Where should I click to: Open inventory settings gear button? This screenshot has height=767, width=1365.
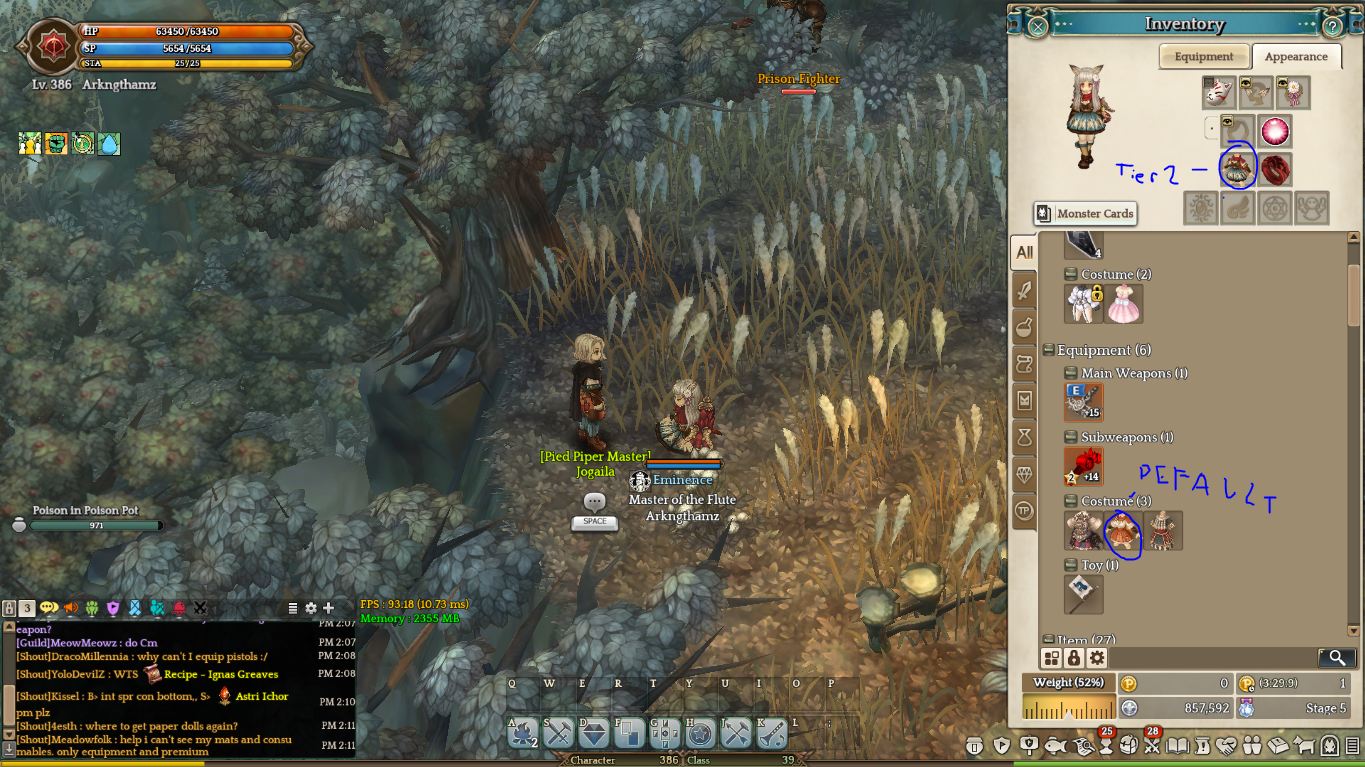(x=1097, y=657)
